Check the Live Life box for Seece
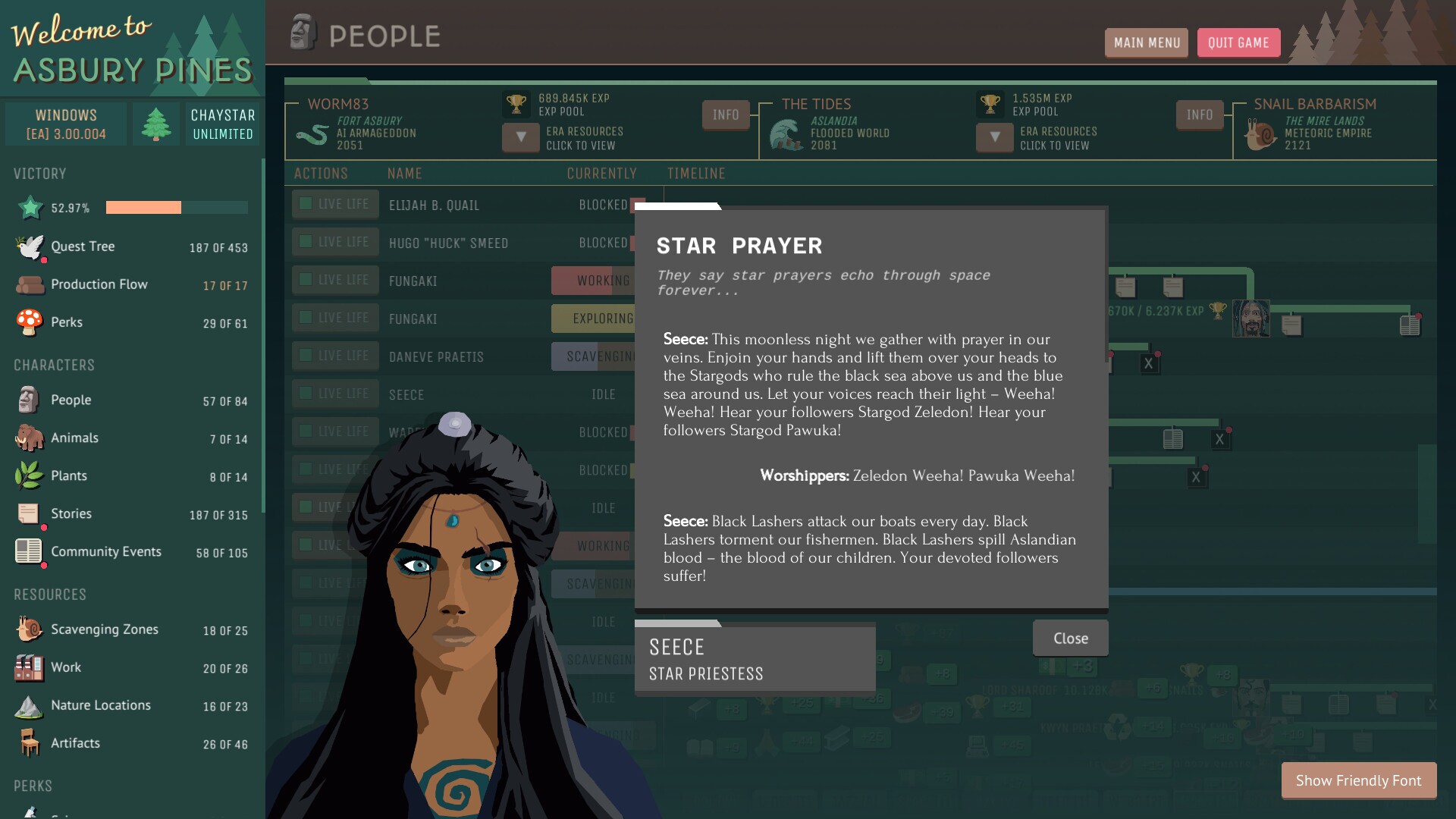The width and height of the screenshot is (1456, 819). click(306, 393)
